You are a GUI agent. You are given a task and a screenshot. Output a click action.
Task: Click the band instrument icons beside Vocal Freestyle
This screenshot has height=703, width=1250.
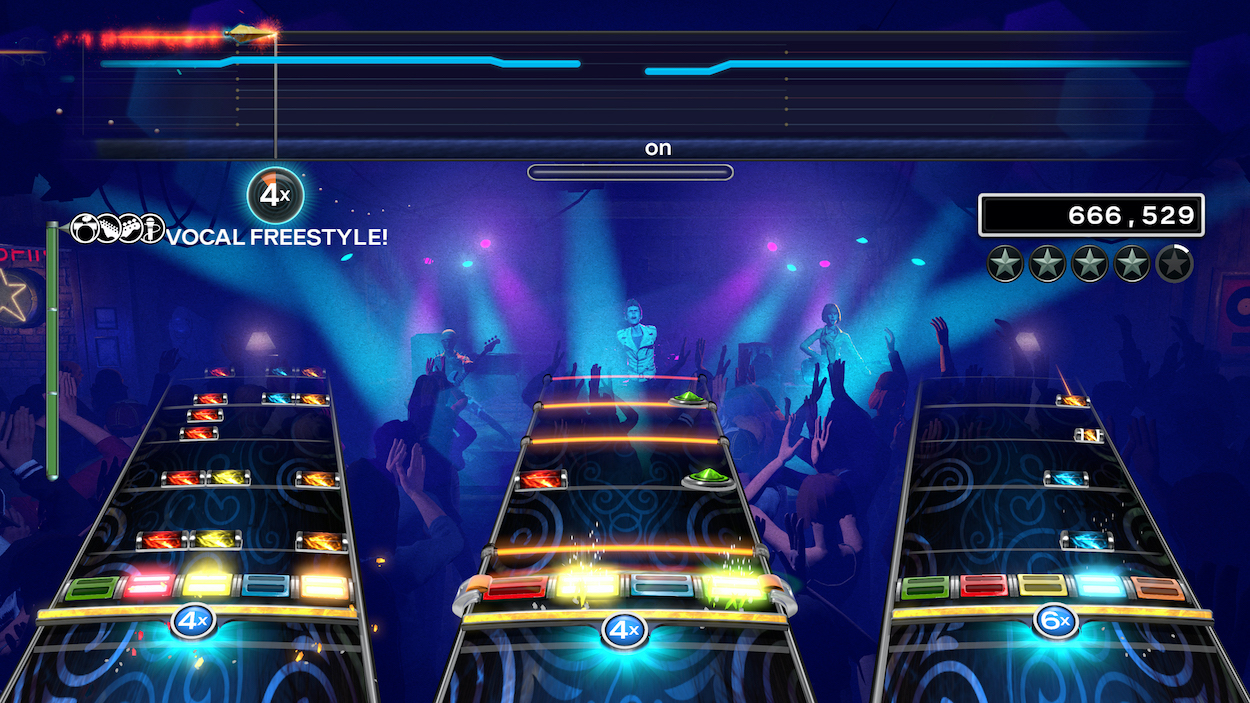[117, 229]
